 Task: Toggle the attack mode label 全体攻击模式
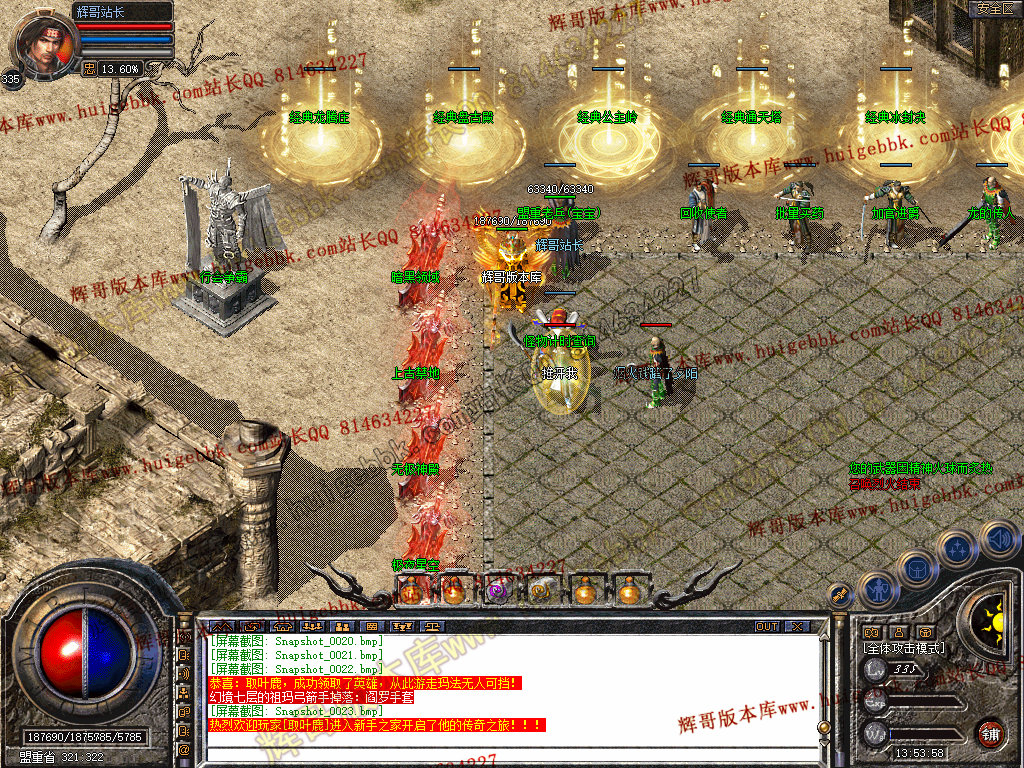pos(904,648)
